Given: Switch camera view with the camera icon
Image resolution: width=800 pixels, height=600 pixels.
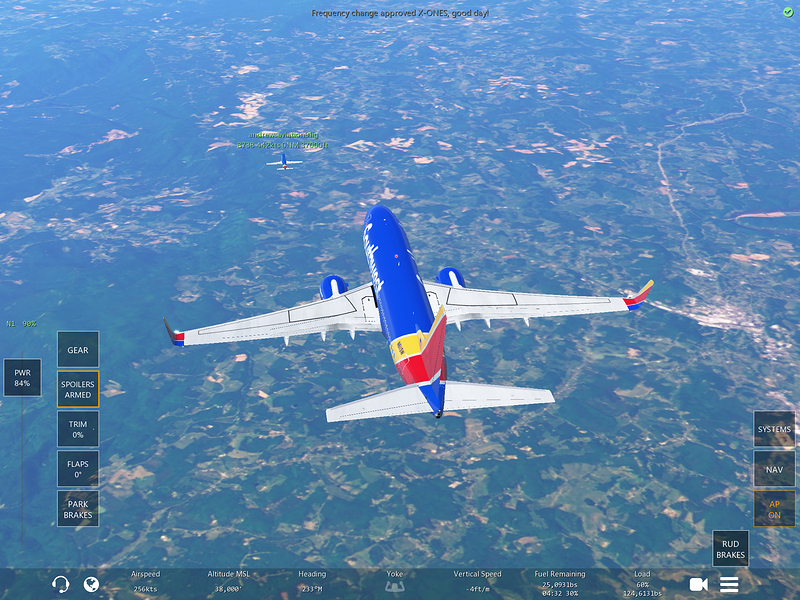Looking at the screenshot, I should click(698, 584).
